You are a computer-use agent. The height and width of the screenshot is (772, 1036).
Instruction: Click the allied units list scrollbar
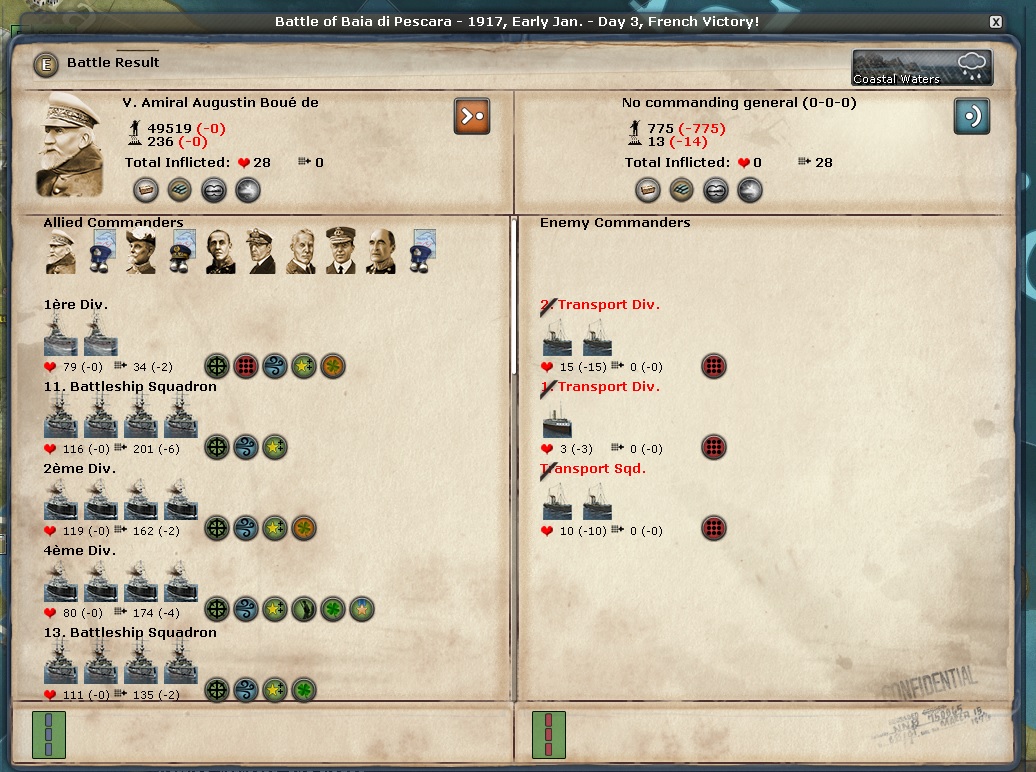514,300
